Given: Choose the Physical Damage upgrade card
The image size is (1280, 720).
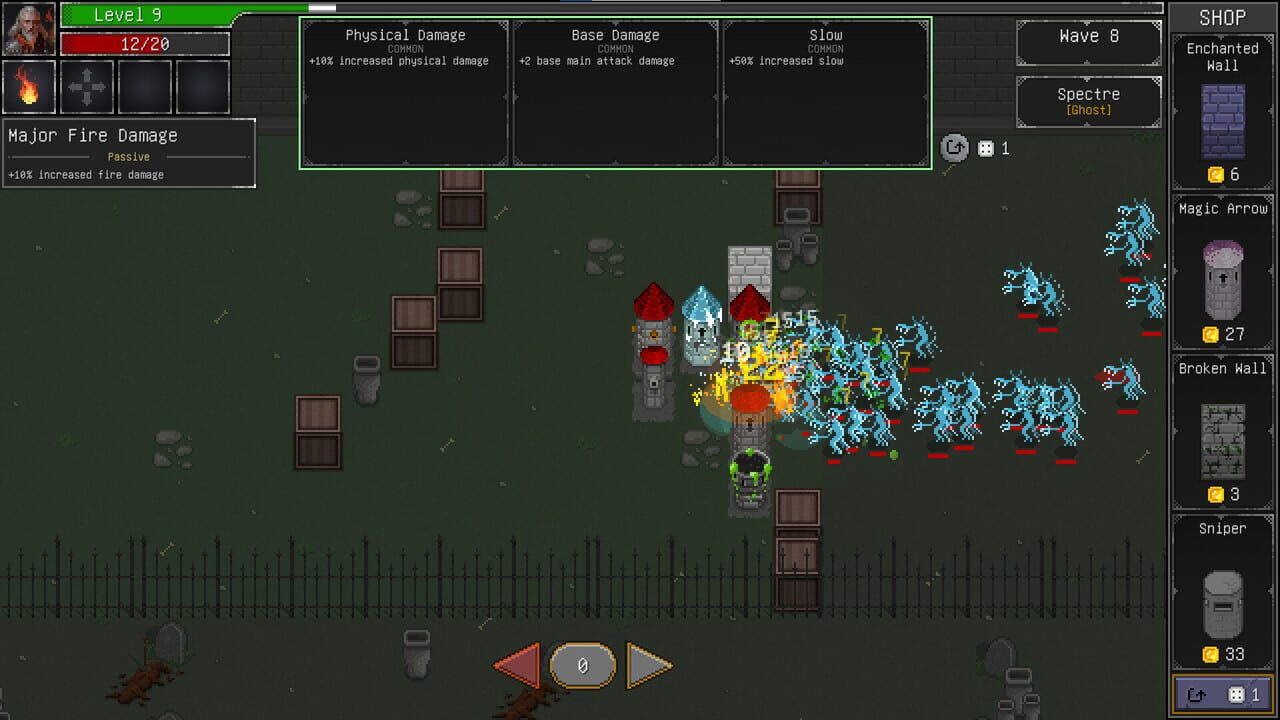Looking at the screenshot, I should [405, 90].
